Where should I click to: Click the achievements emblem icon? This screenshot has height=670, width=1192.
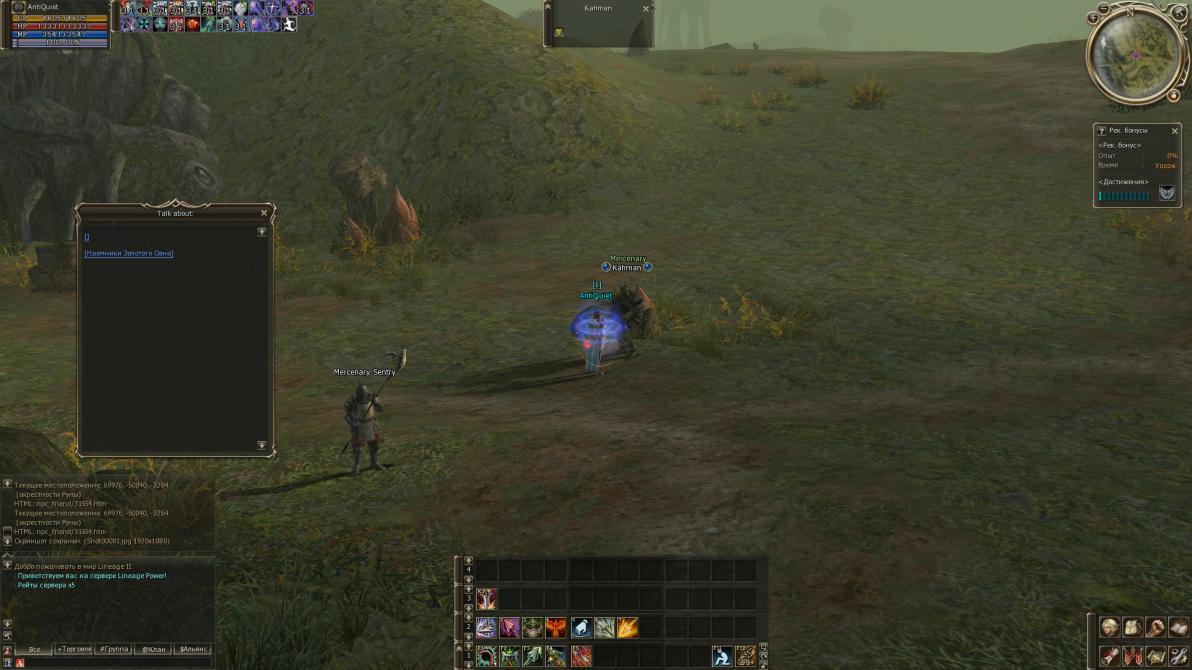[1167, 193]
